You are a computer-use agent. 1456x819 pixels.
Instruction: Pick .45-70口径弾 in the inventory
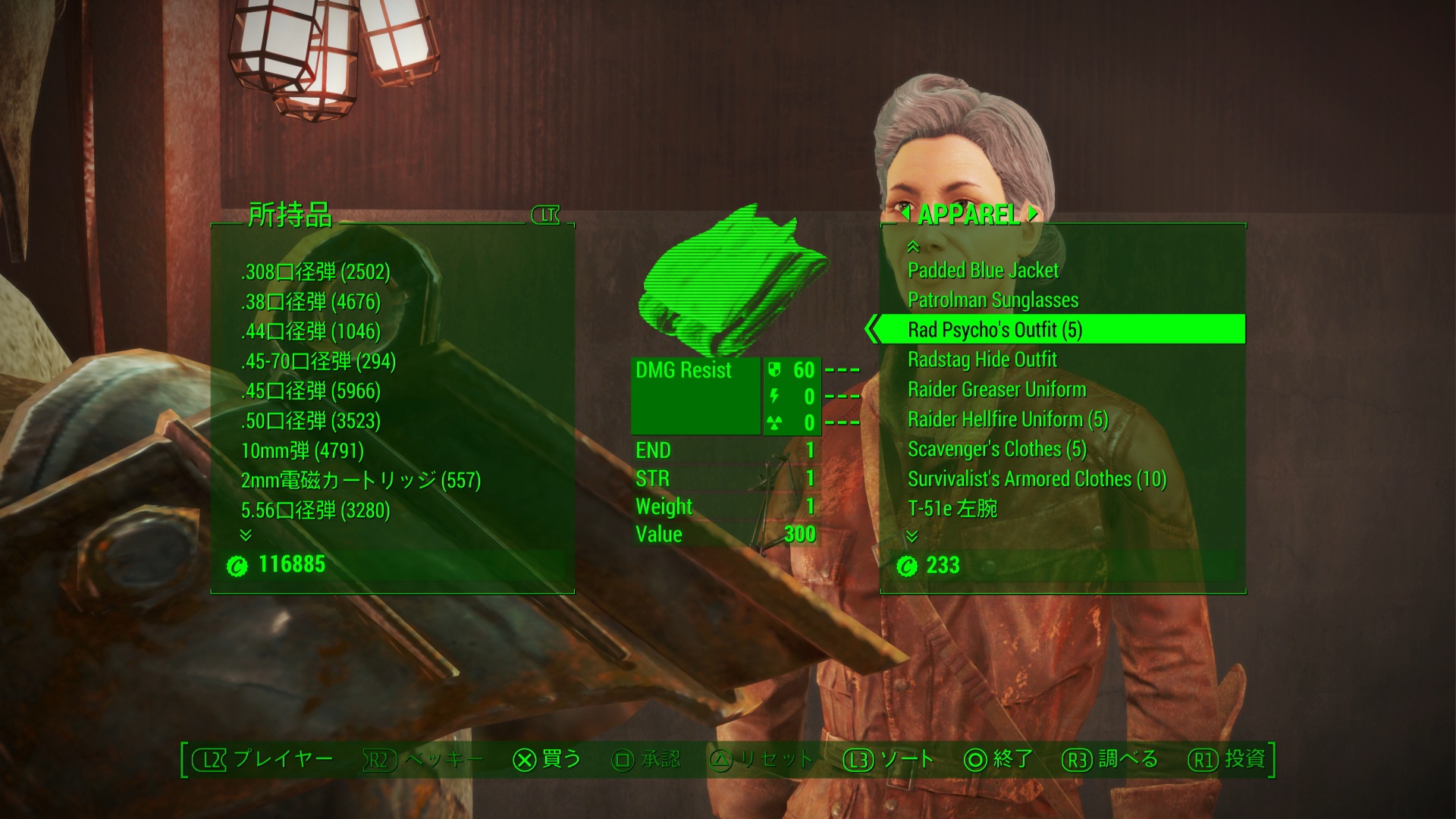click(318, 362)
